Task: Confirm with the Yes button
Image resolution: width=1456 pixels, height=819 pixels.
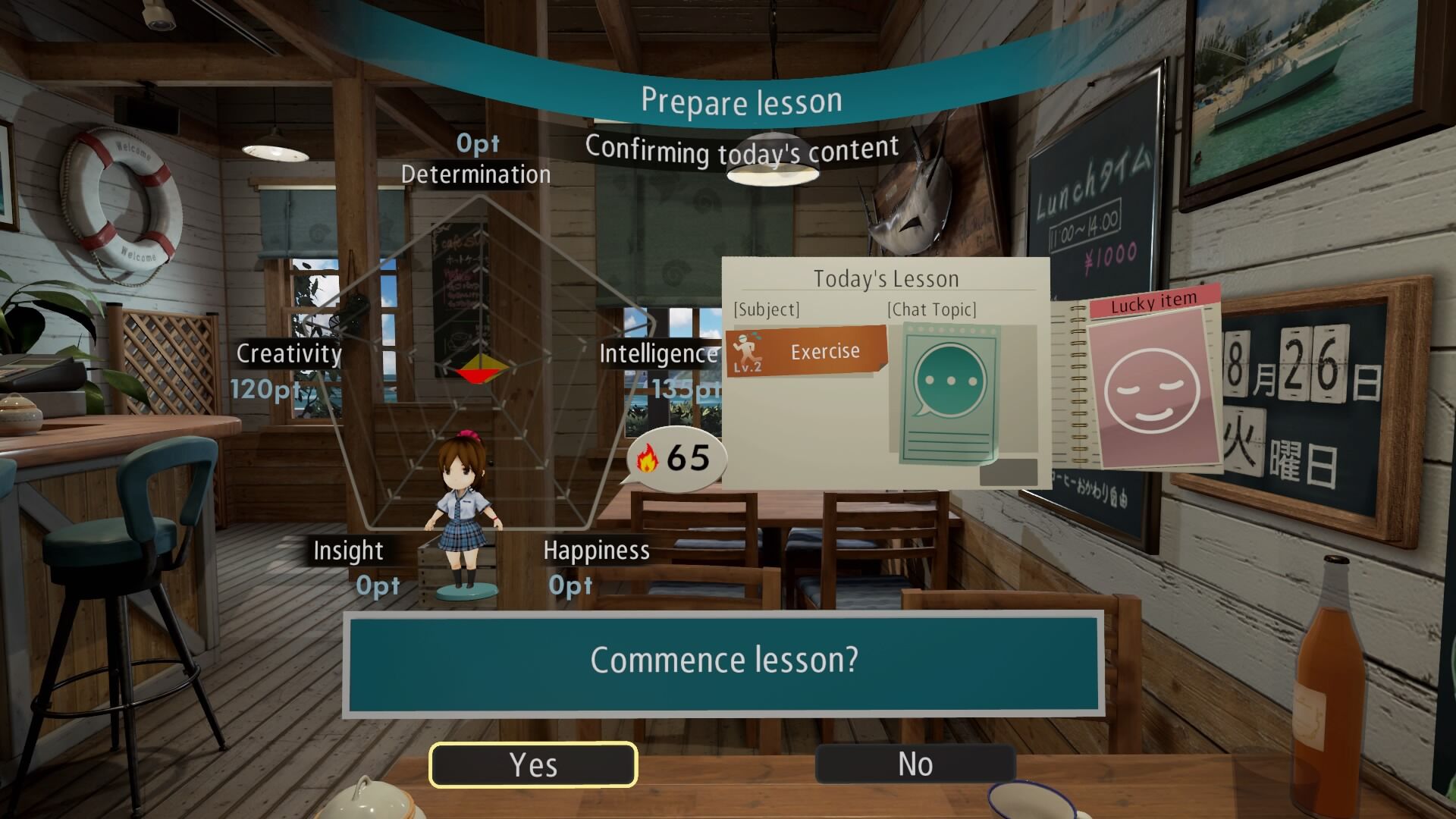Action: (533, 764)
